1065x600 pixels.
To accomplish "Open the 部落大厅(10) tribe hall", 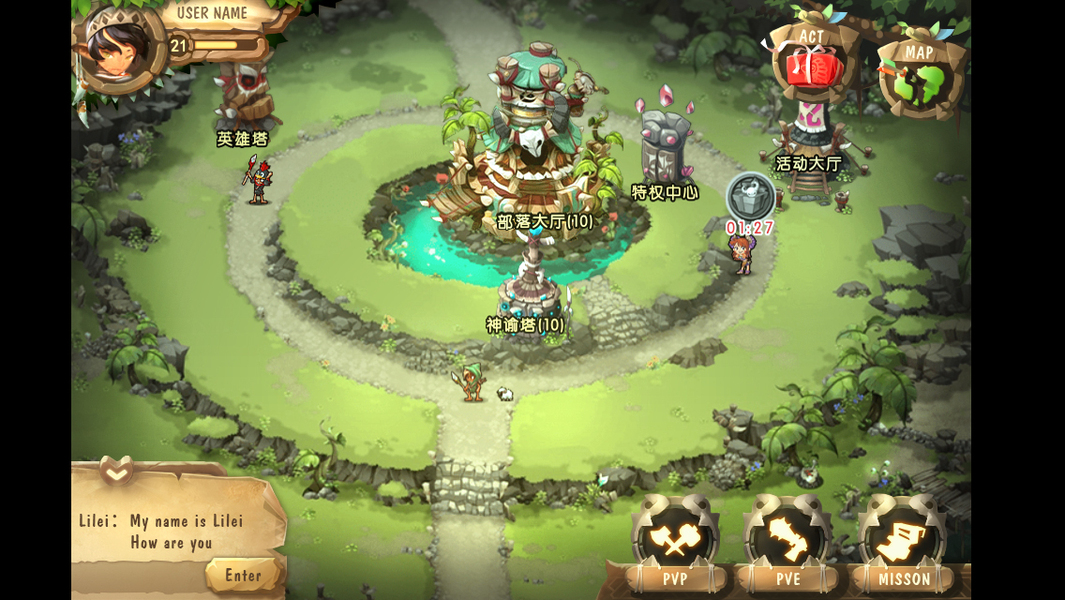I will point(544,221).
